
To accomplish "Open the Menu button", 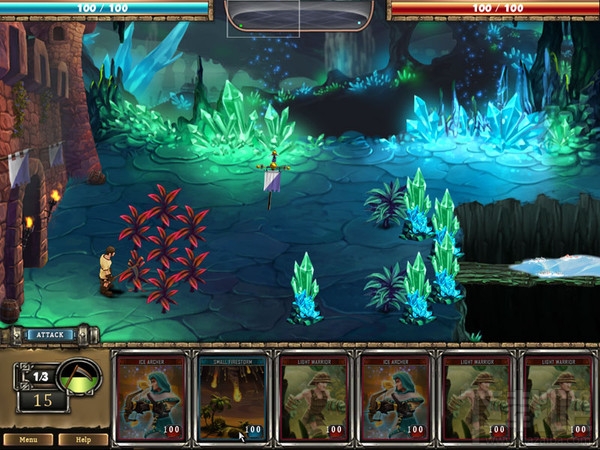I will (x=28, y=439).
